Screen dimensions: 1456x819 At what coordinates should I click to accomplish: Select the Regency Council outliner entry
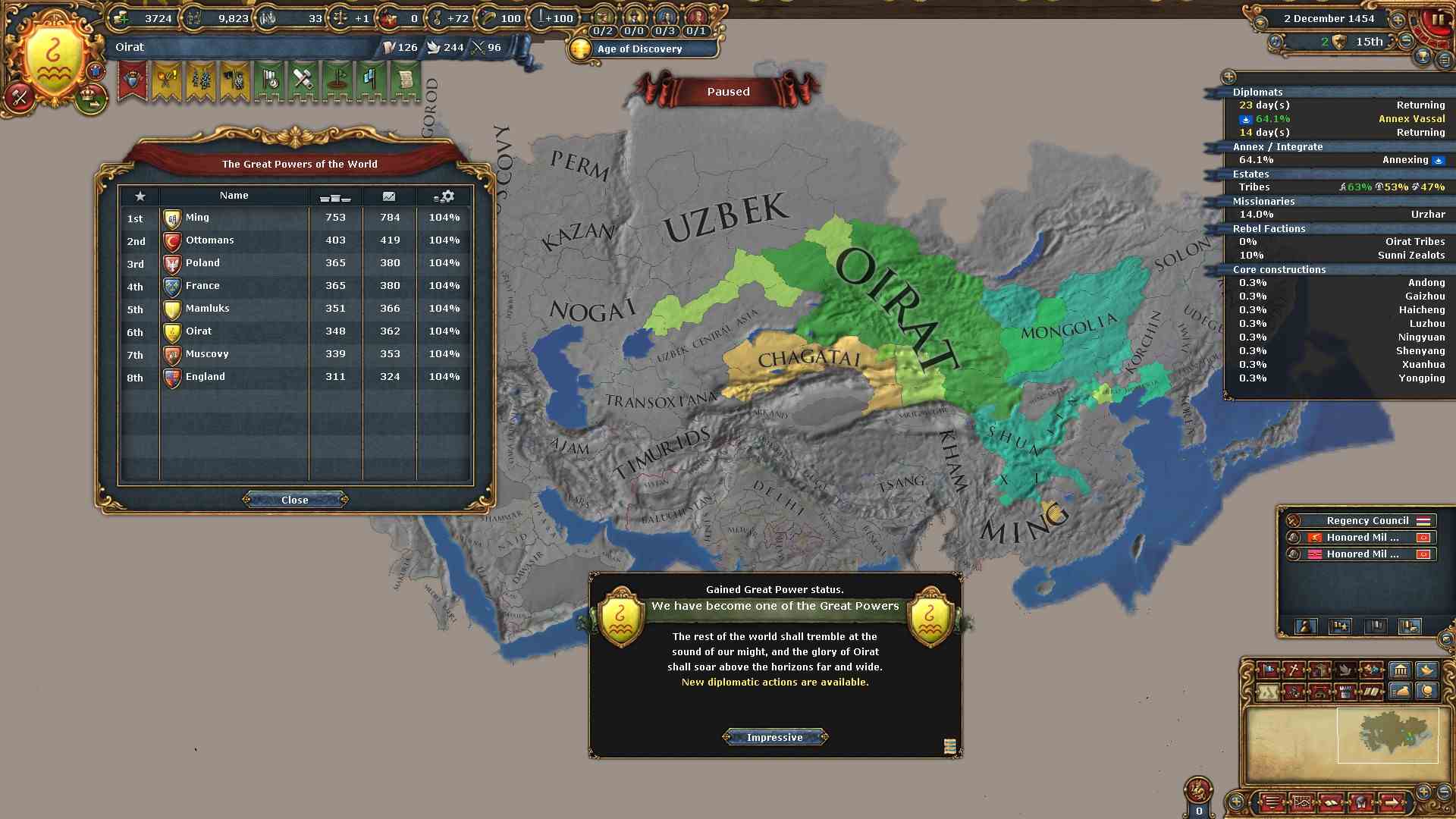pyautogui.click(x=1367, y=521)
